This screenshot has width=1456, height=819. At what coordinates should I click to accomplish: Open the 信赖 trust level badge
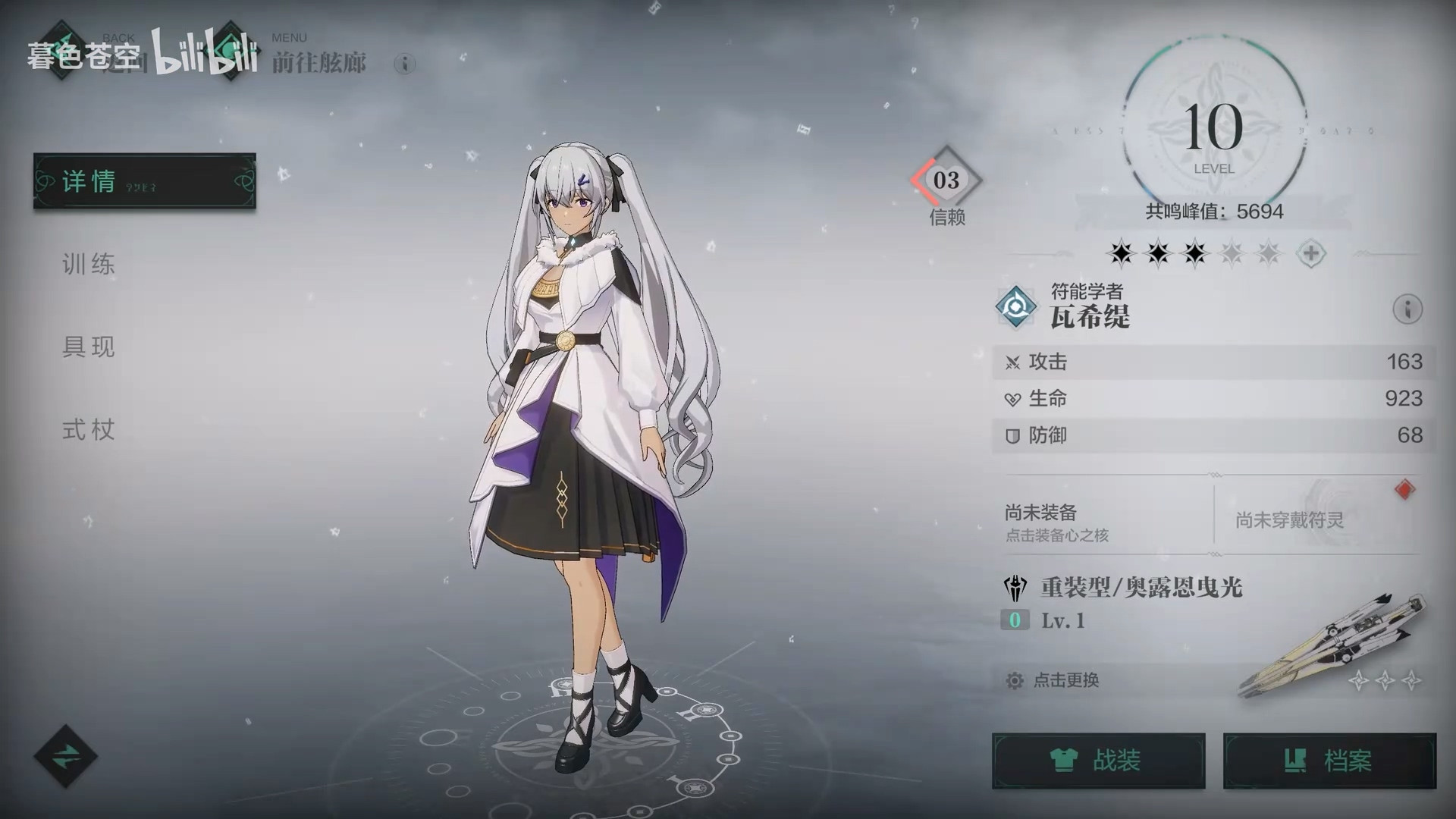(946, 180)
